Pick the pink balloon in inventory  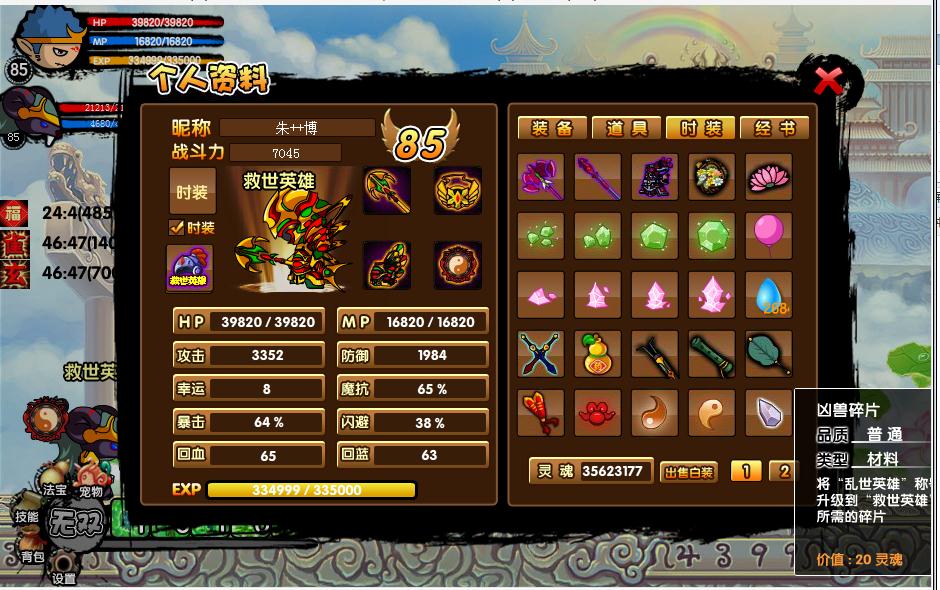(768, 235)
